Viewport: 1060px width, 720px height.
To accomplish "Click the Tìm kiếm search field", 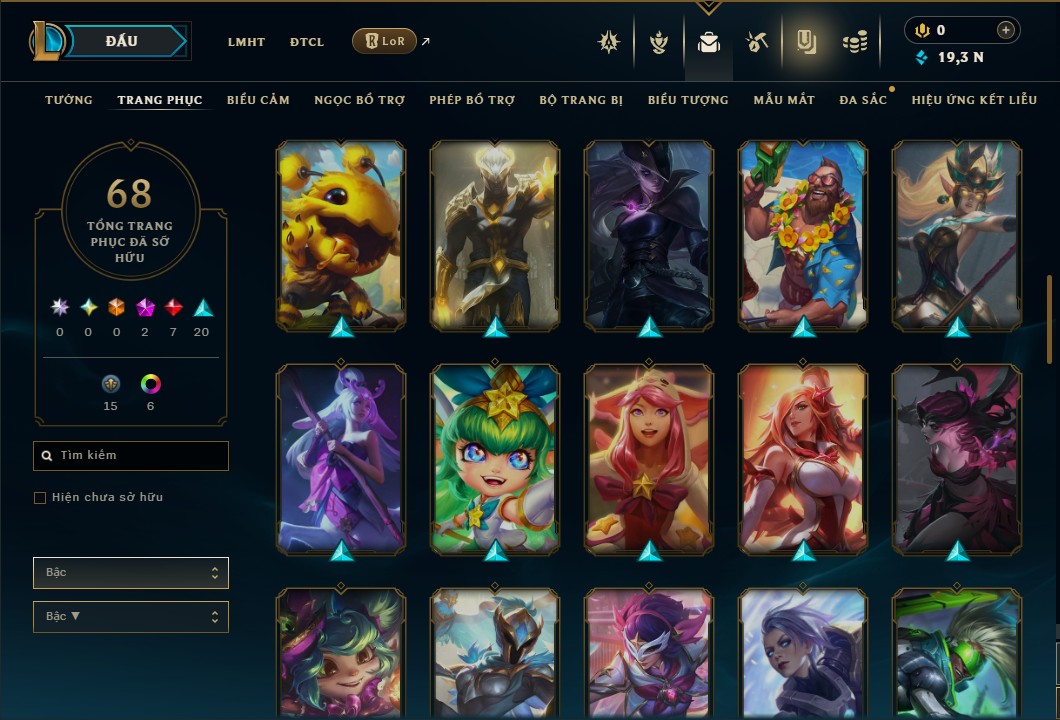I will (131, 456).
